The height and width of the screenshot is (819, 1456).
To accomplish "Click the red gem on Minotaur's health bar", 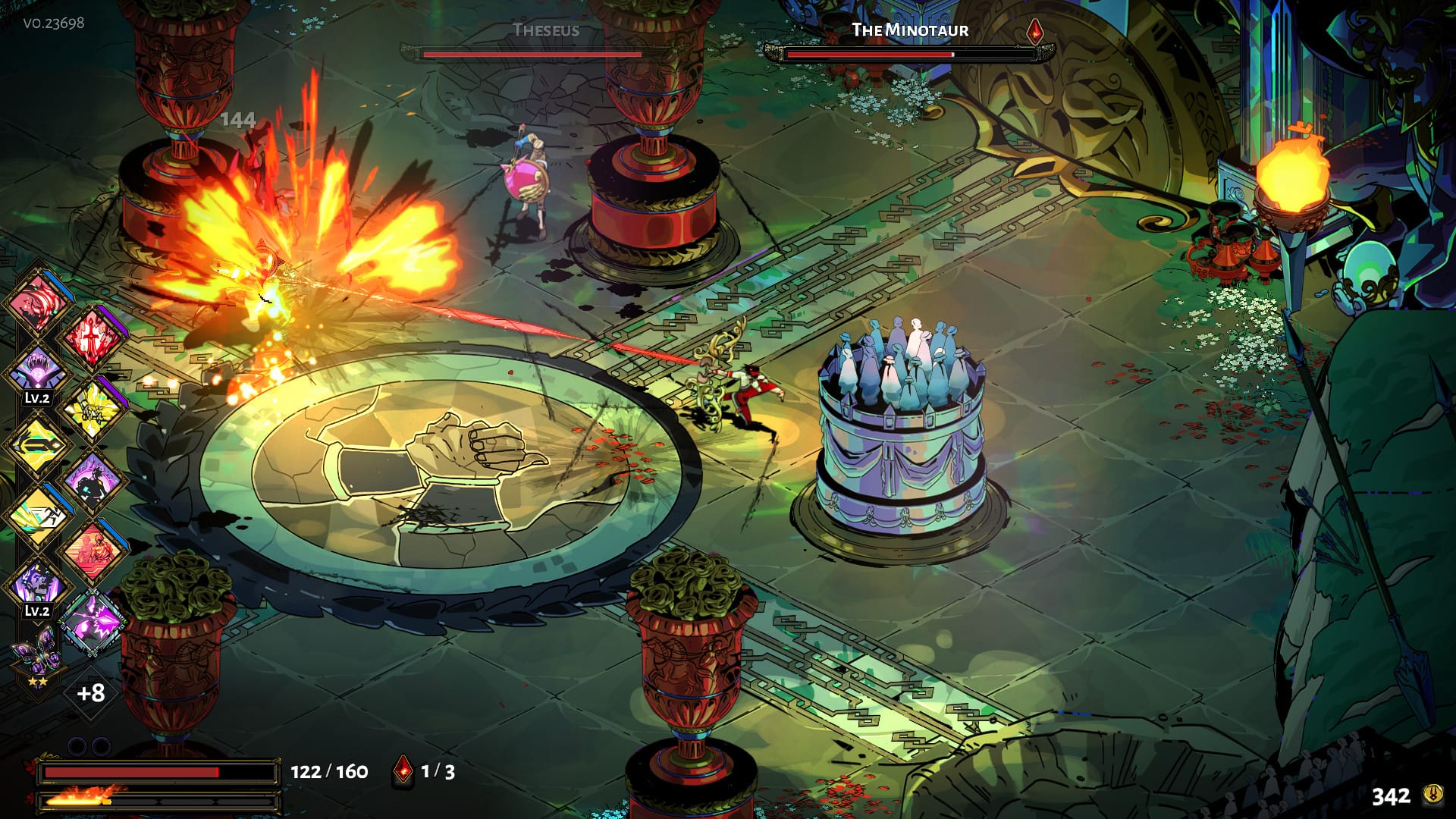I will pos(1034,33).
